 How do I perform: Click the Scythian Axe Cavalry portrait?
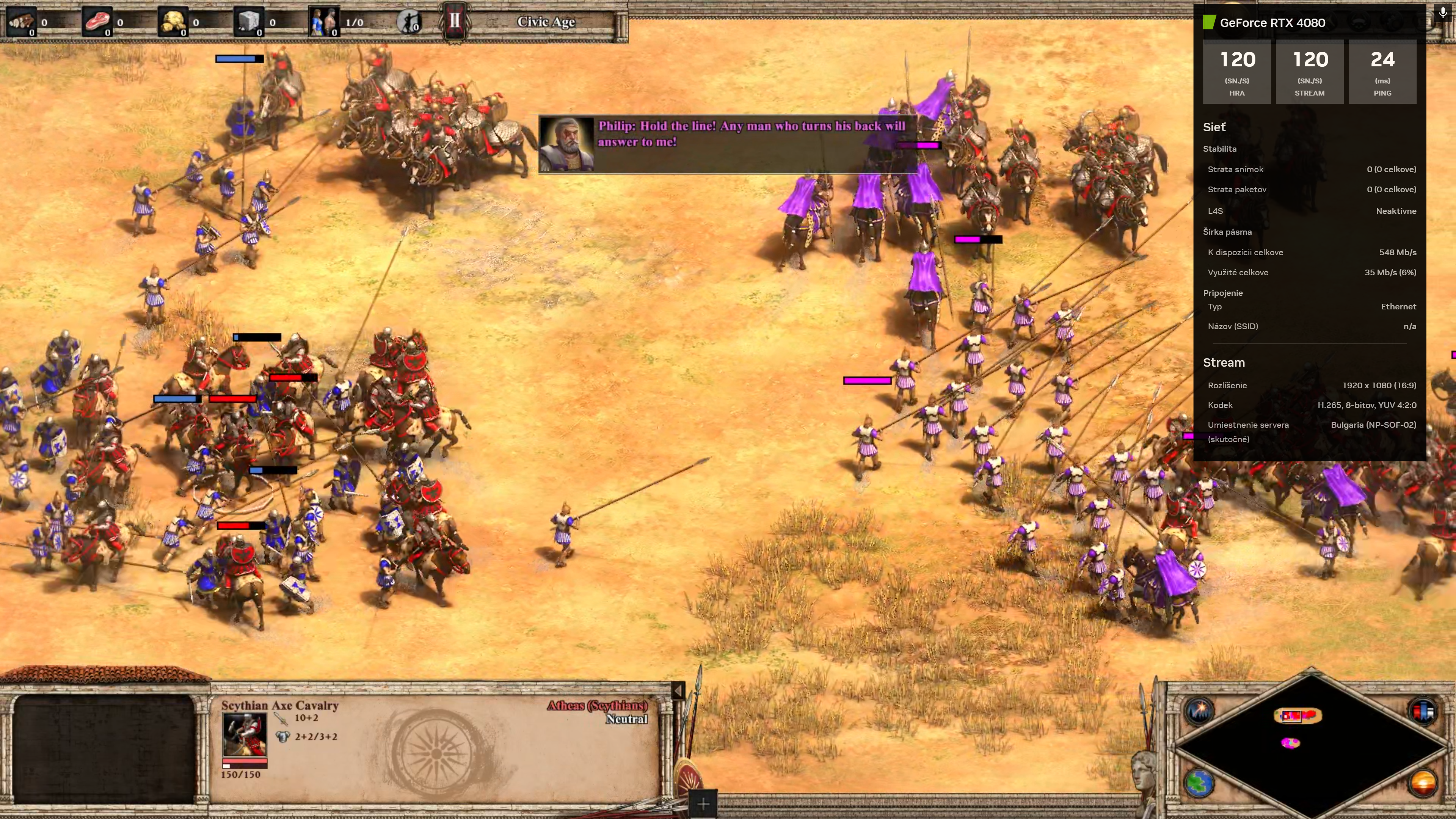tap(244, 734)
